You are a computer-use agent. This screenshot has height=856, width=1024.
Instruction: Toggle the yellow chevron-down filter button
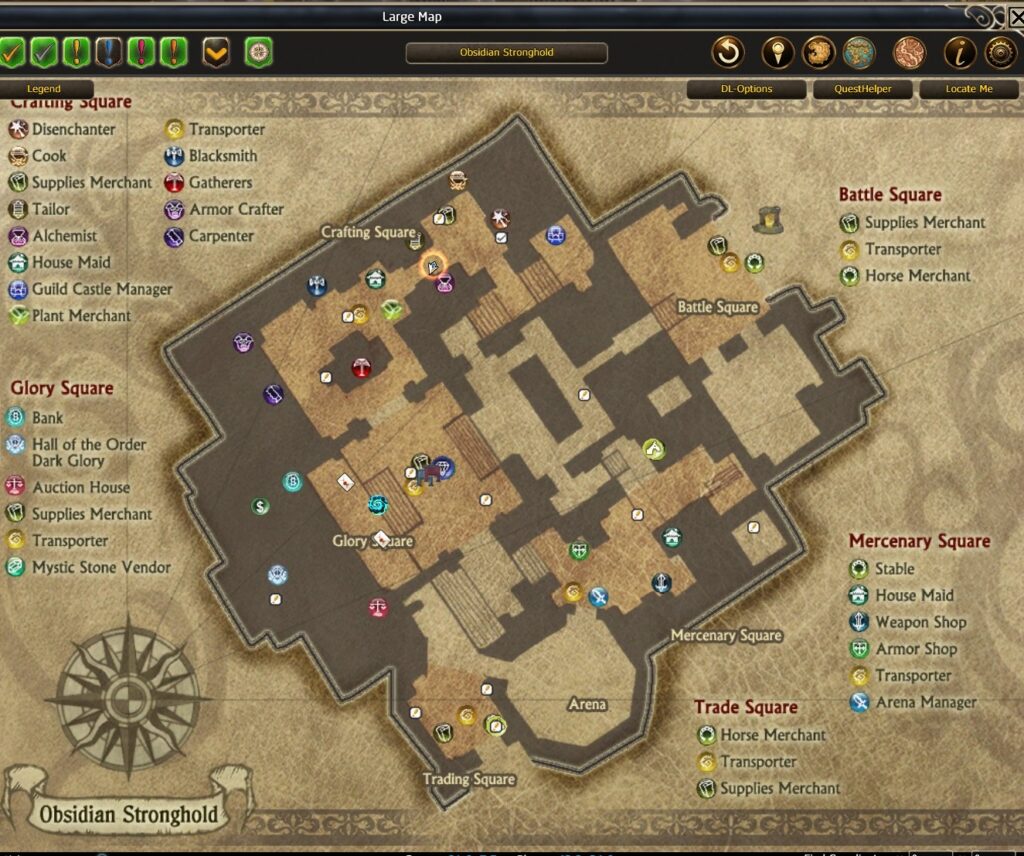click(x=216, y=52)
